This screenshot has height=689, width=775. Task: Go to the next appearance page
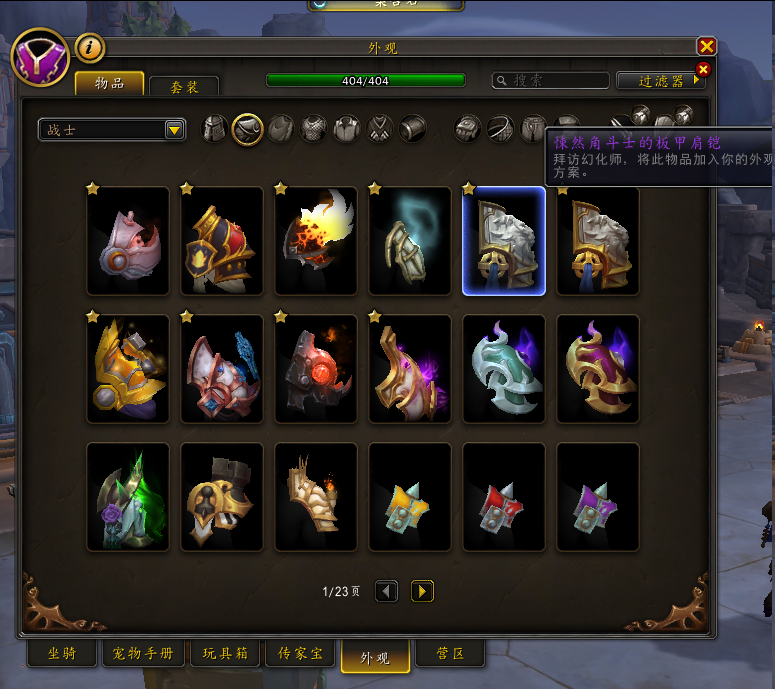(422, 591)
